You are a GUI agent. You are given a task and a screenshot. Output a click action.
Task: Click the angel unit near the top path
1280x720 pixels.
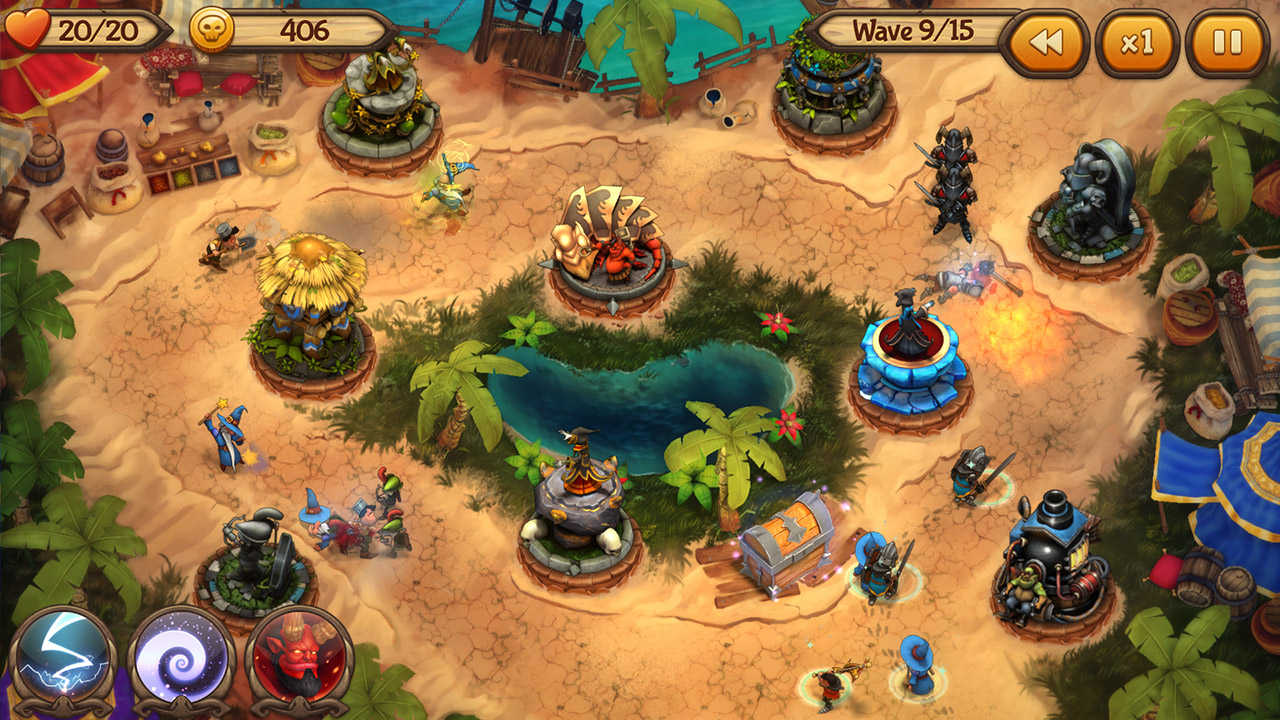(447, 185)
